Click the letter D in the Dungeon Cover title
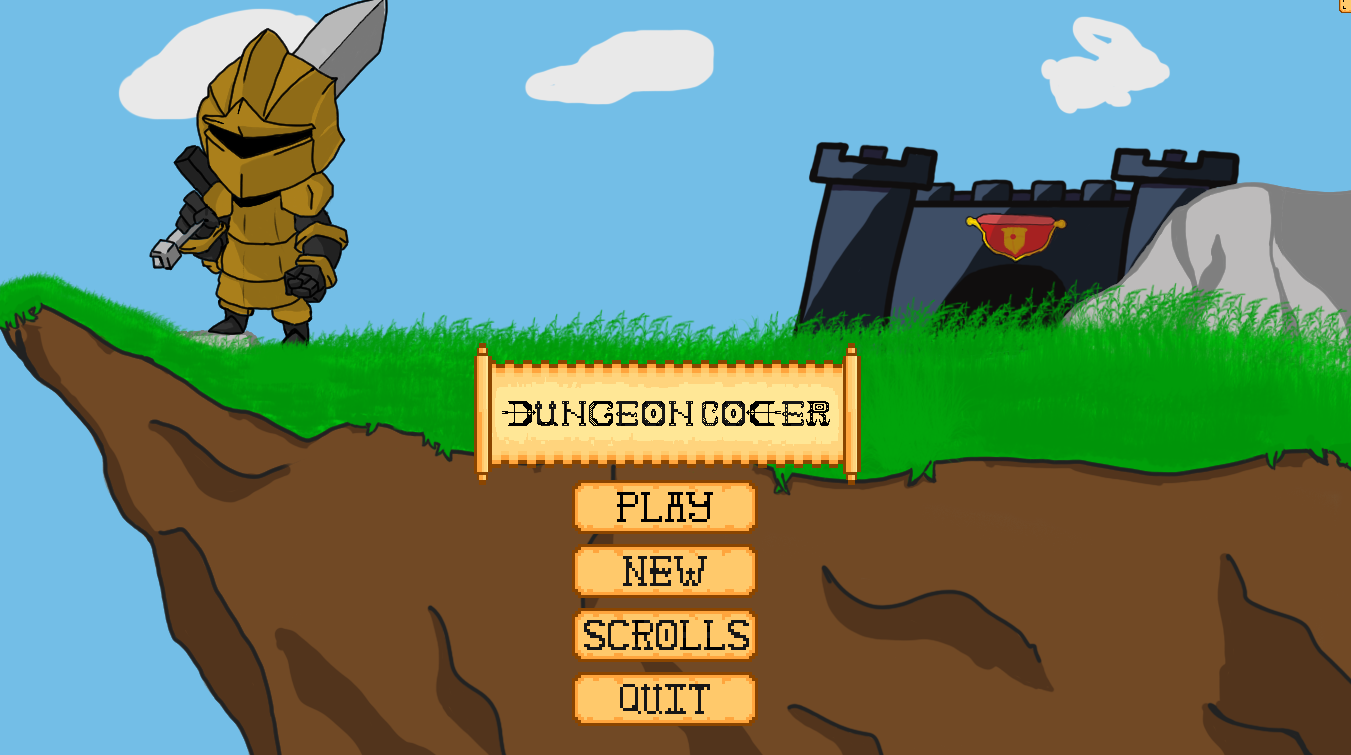The height and width of the screenshot is (755, 1351). pos(520,412)
